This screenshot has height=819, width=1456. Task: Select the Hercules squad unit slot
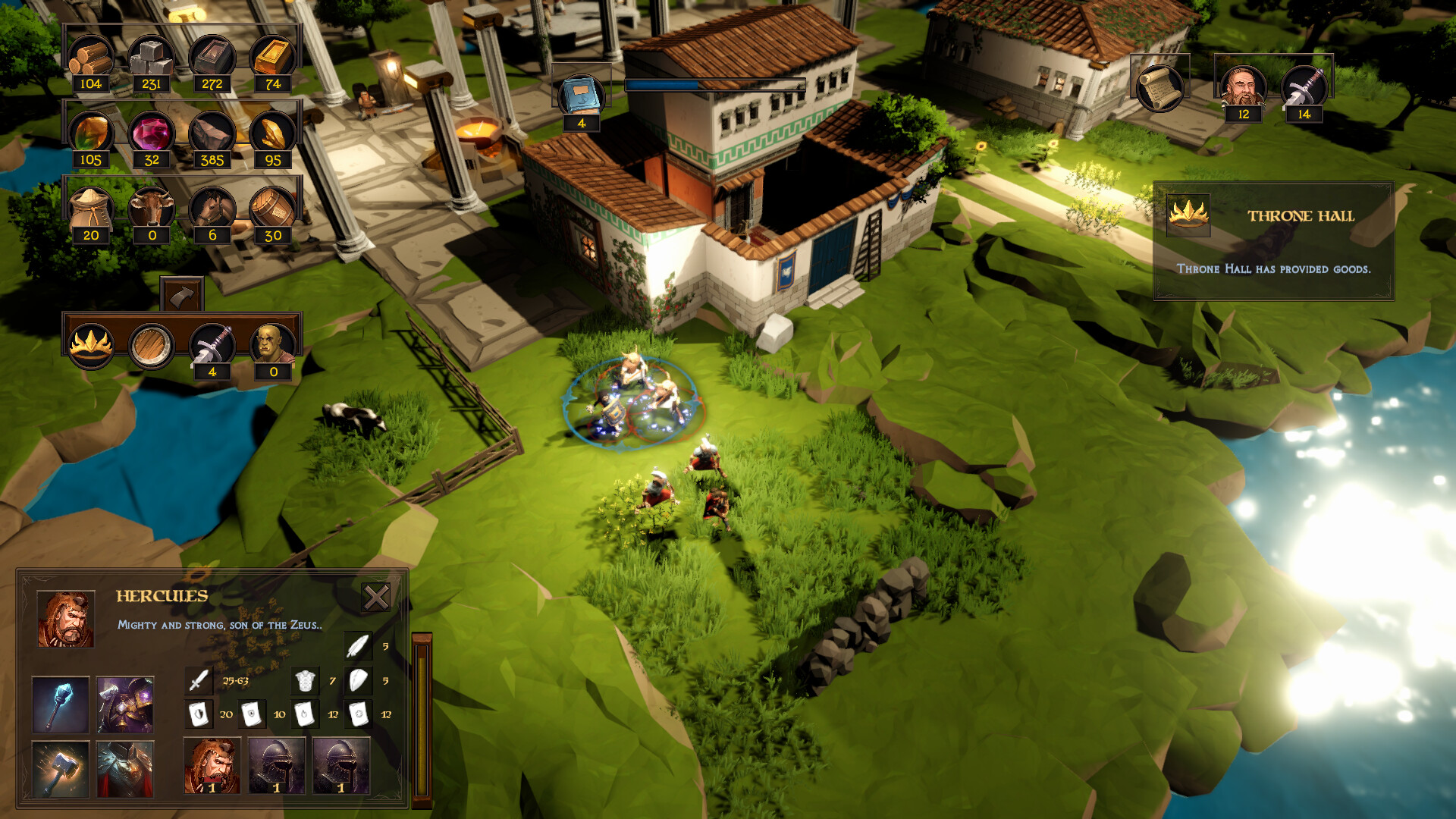tap(212, 765)
